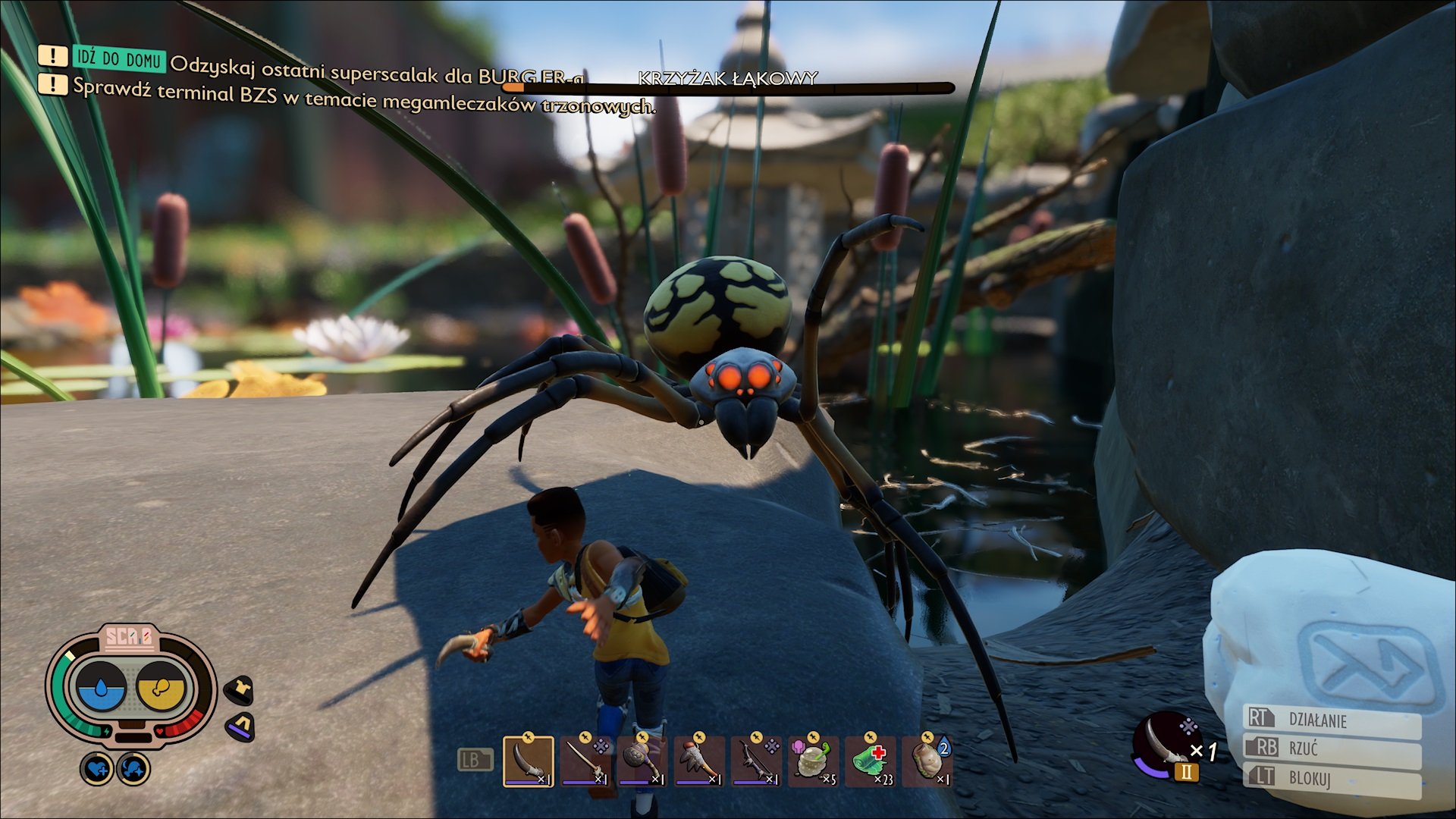Use the green leaf bandage slot
The height and width of the screenshot is (819, 1456).
coord(870,761)
